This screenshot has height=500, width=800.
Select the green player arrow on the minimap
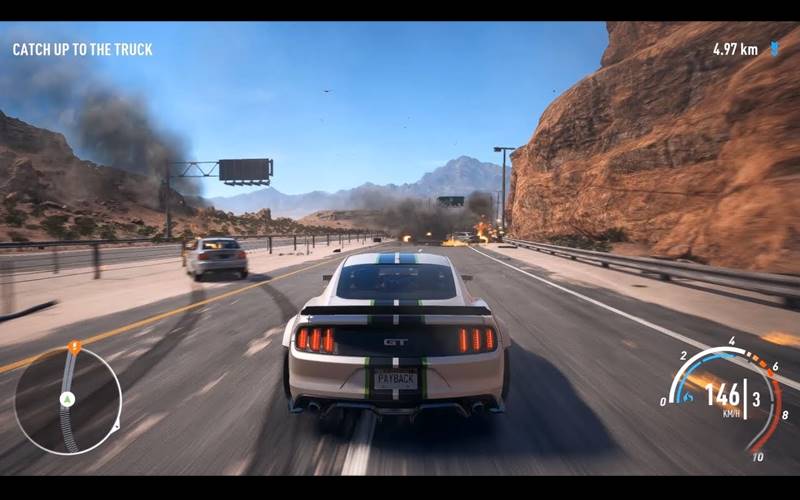click(x=67, y=399)
